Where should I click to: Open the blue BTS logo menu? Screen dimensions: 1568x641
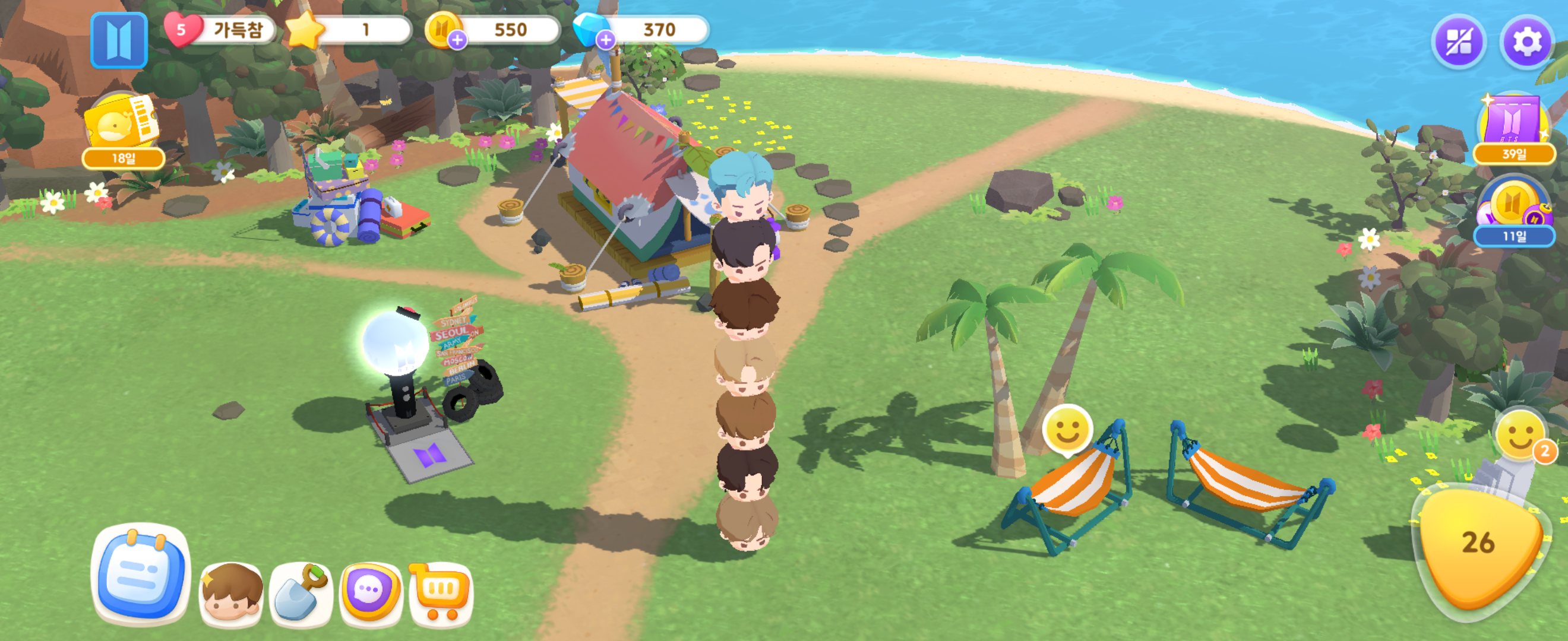(x=119, y=40)
